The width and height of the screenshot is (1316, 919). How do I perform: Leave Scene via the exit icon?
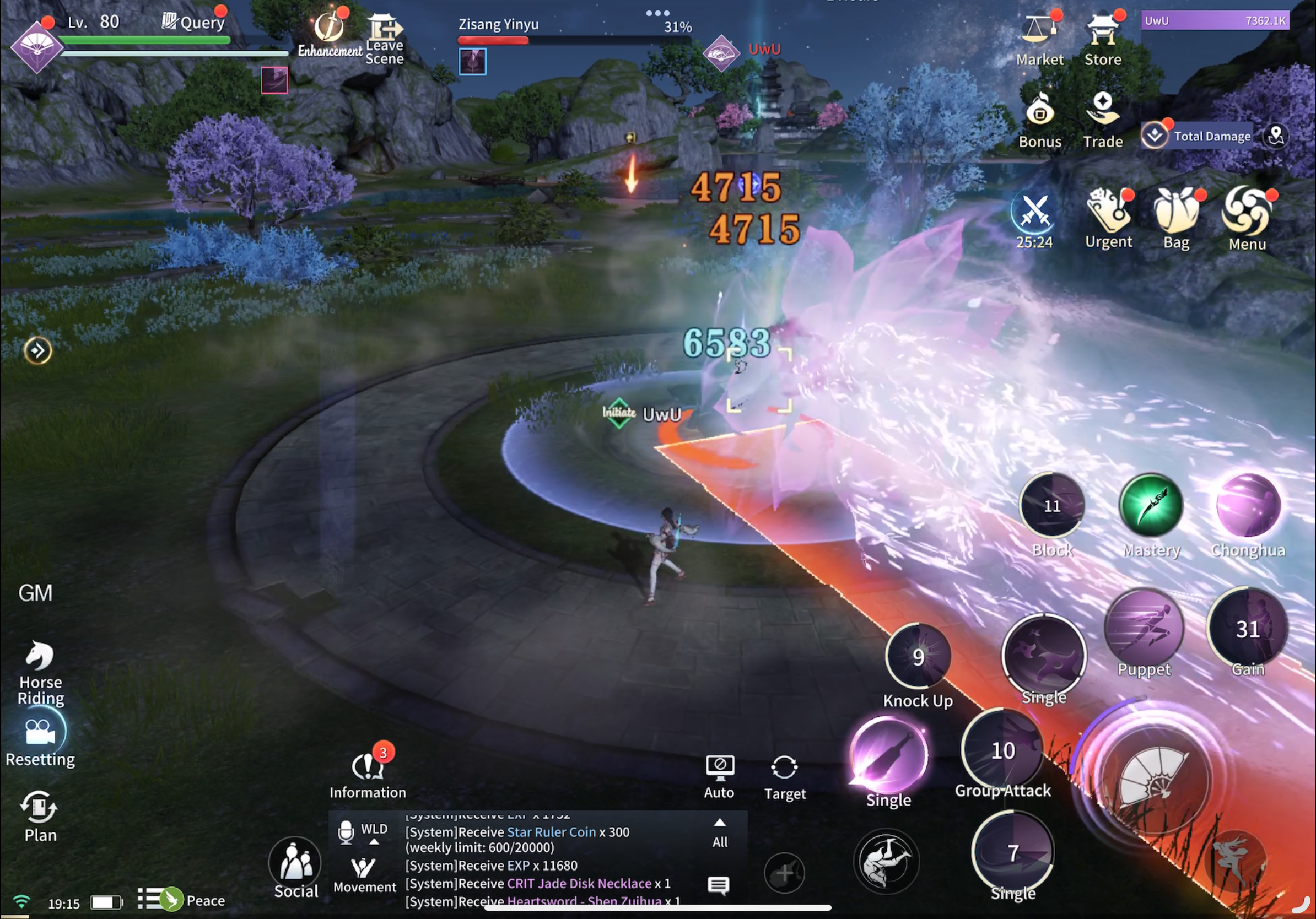click(384, 29)
